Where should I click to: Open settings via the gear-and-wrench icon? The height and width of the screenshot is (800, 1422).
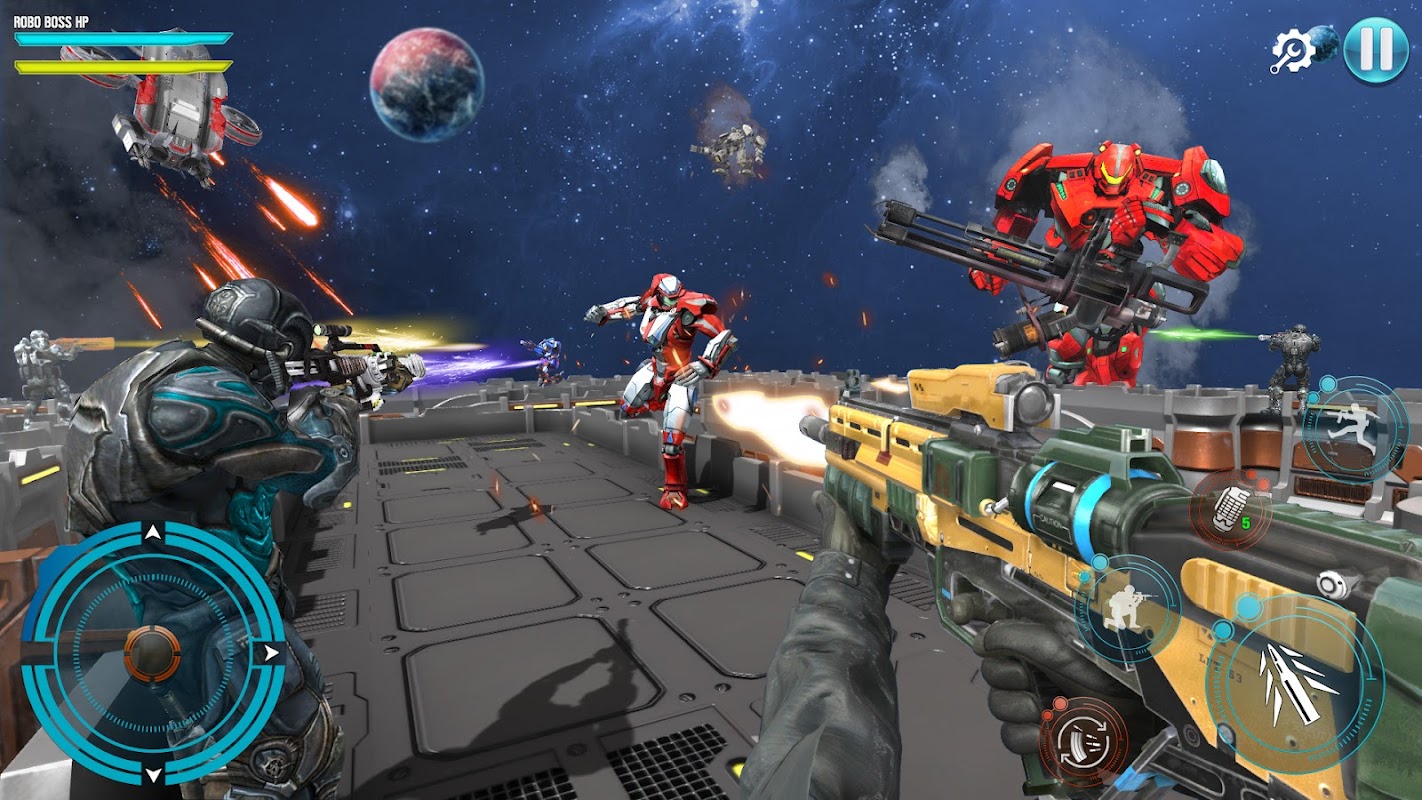1291,50
